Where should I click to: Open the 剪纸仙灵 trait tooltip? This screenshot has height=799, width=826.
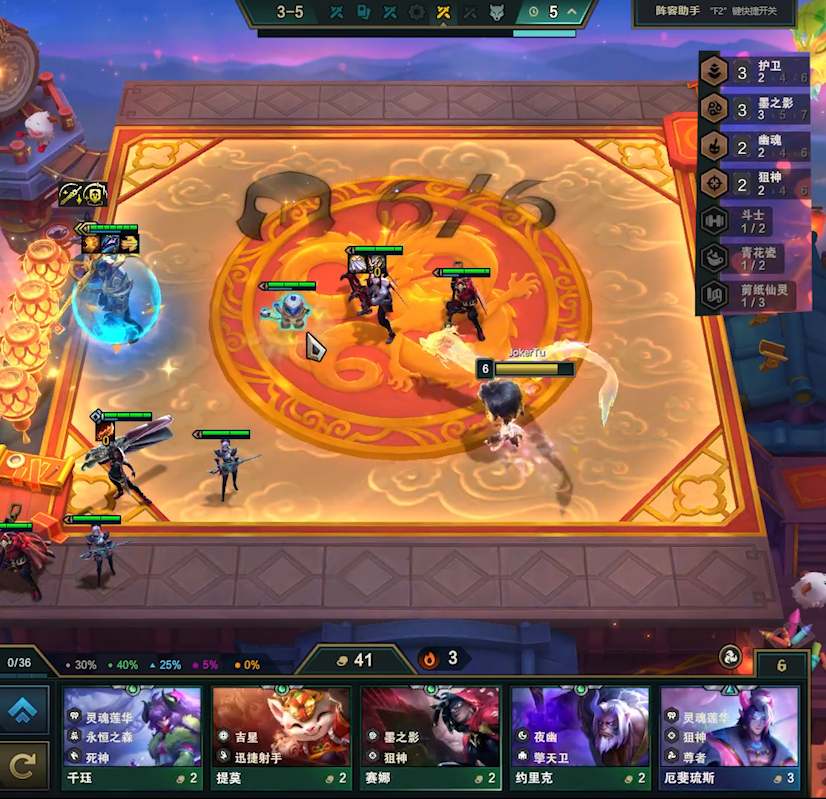pyautogui.click(x=752, y=294)
